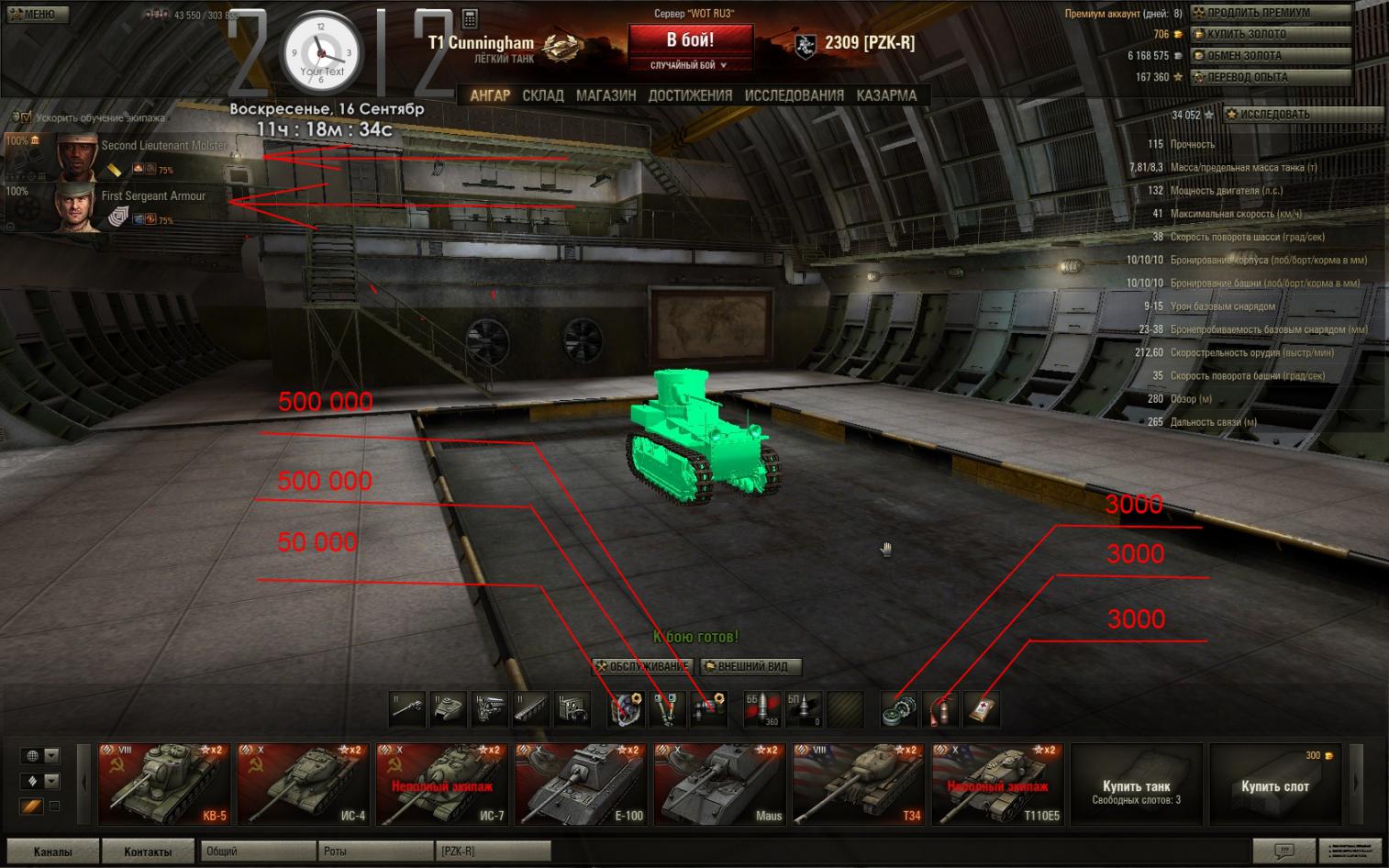Screen dimensions: 1389x868
Task: Open the Каналы chat channels
Action: [52, 851]
